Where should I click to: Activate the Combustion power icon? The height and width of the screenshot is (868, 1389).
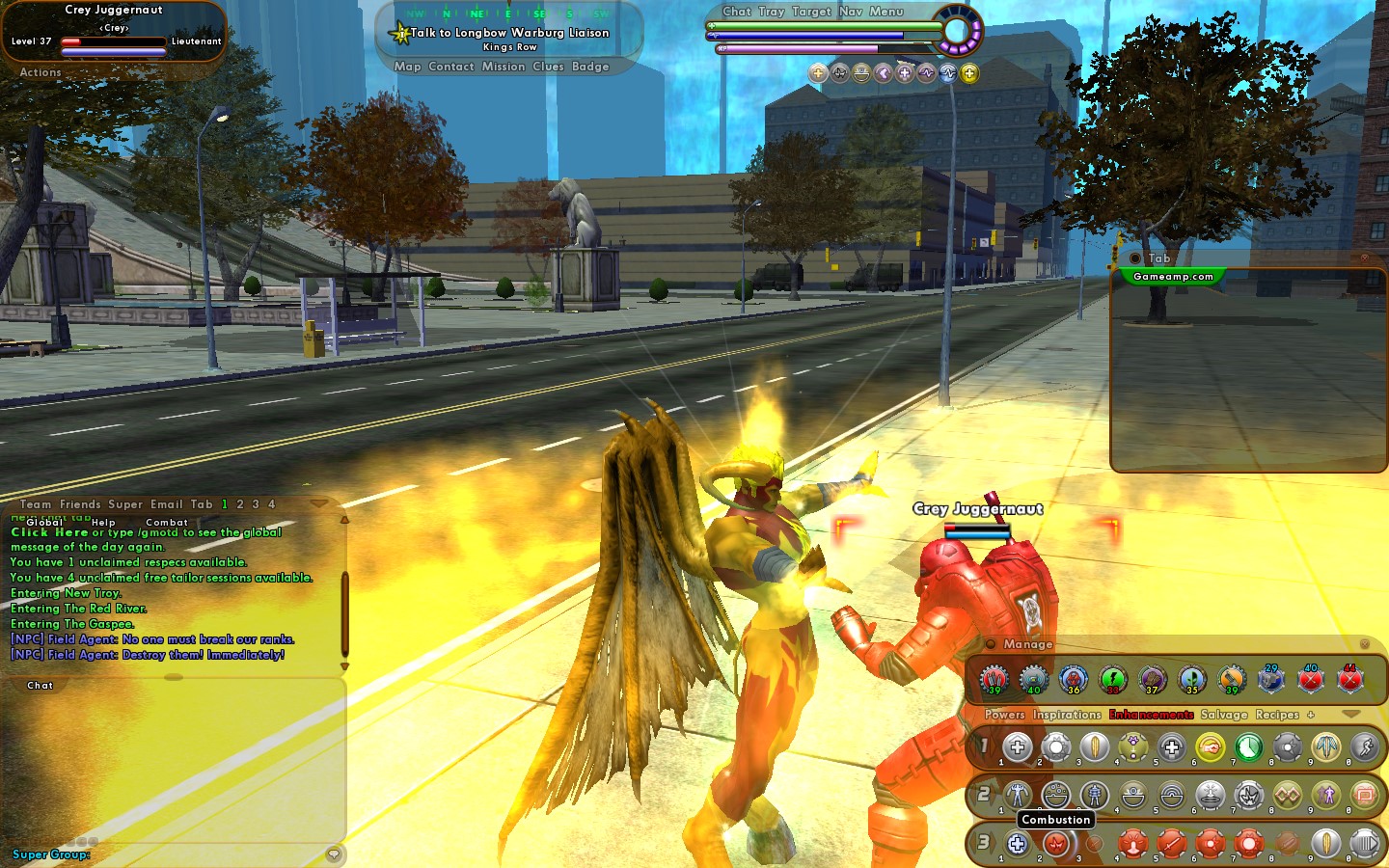[x=1056, y=844]
